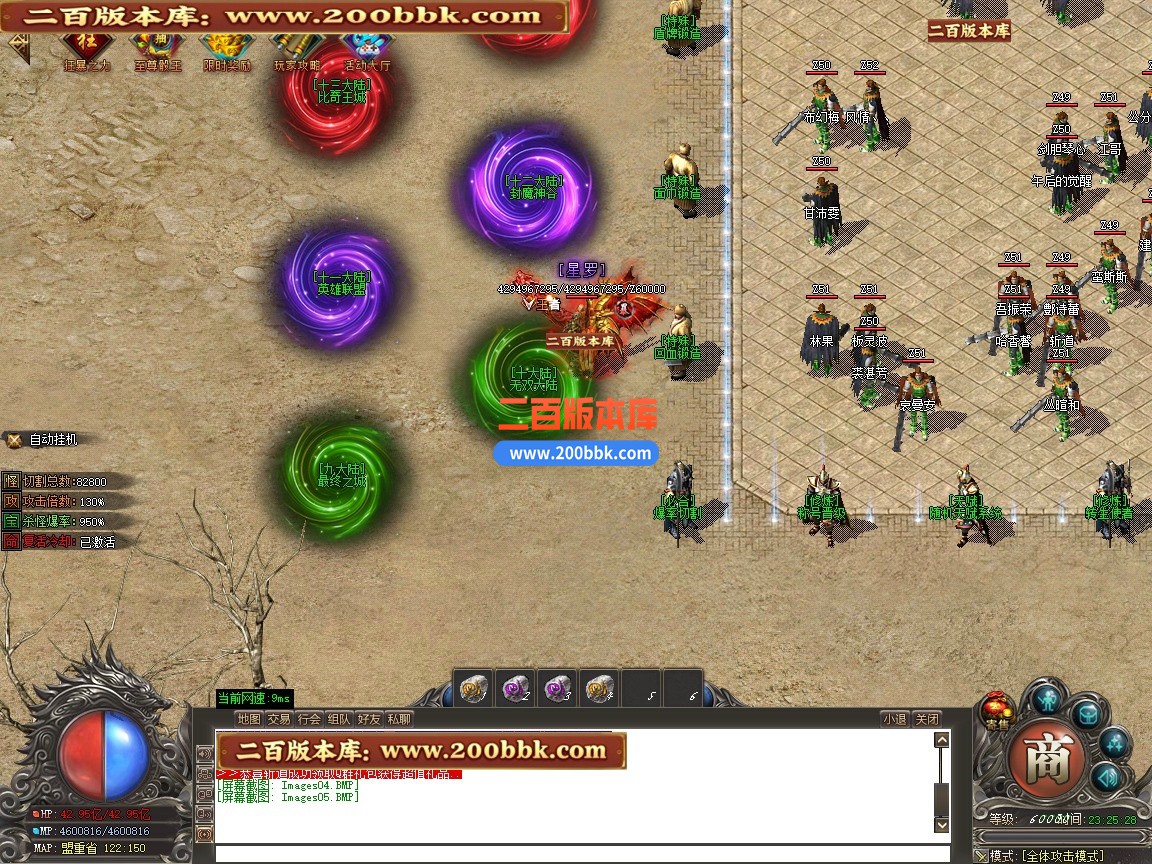This screenshot has height=864, width=1152.
Task: Click the 小退 logout button
Action: 895,718
